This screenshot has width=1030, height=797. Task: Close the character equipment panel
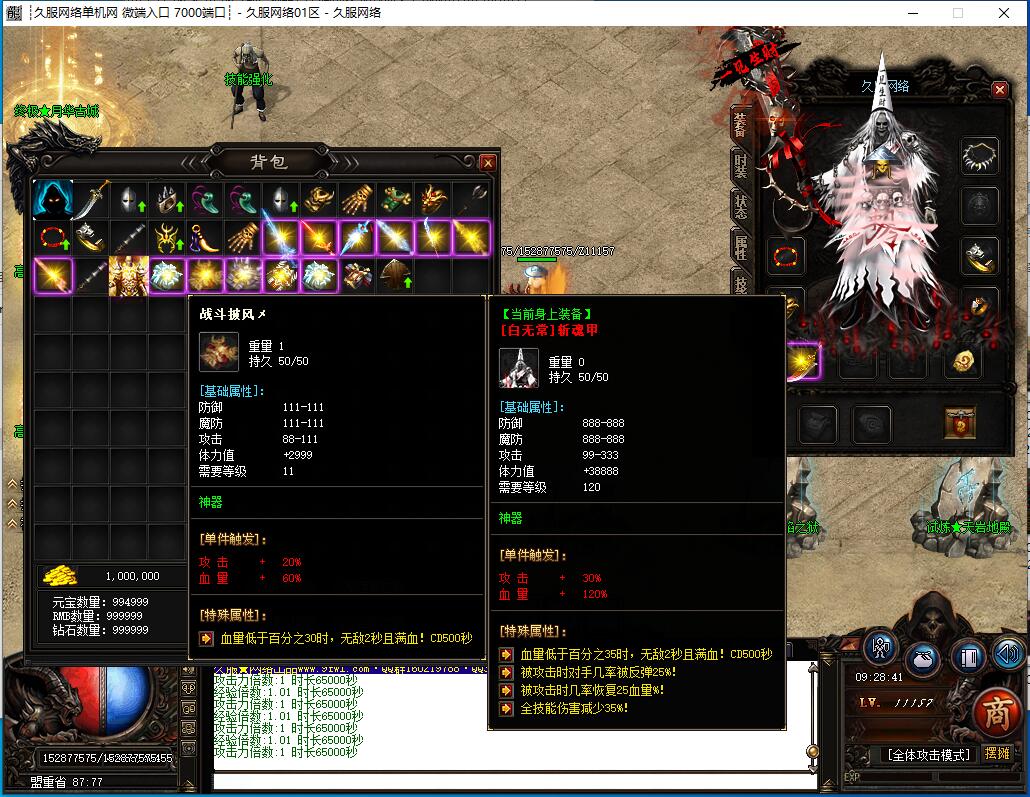click(999, 89)
